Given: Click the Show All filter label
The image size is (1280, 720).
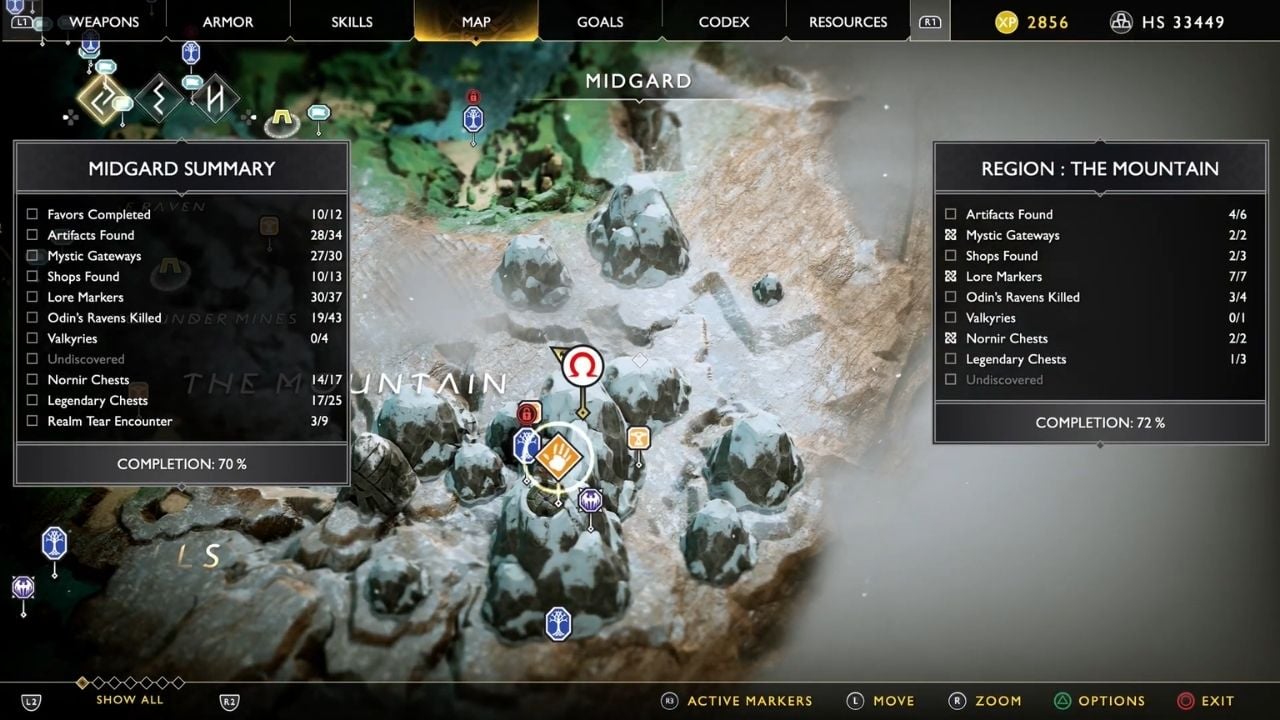Looking at the screenshot, I should (130, 700).
